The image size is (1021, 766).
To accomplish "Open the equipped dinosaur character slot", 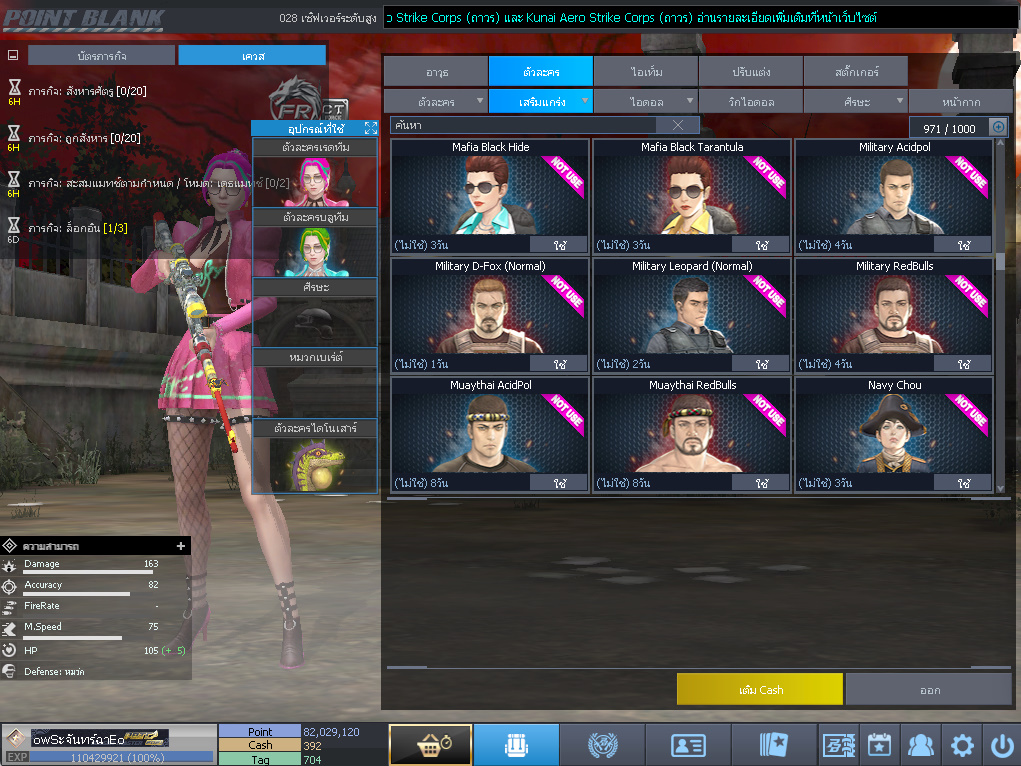I will (314, 465).
